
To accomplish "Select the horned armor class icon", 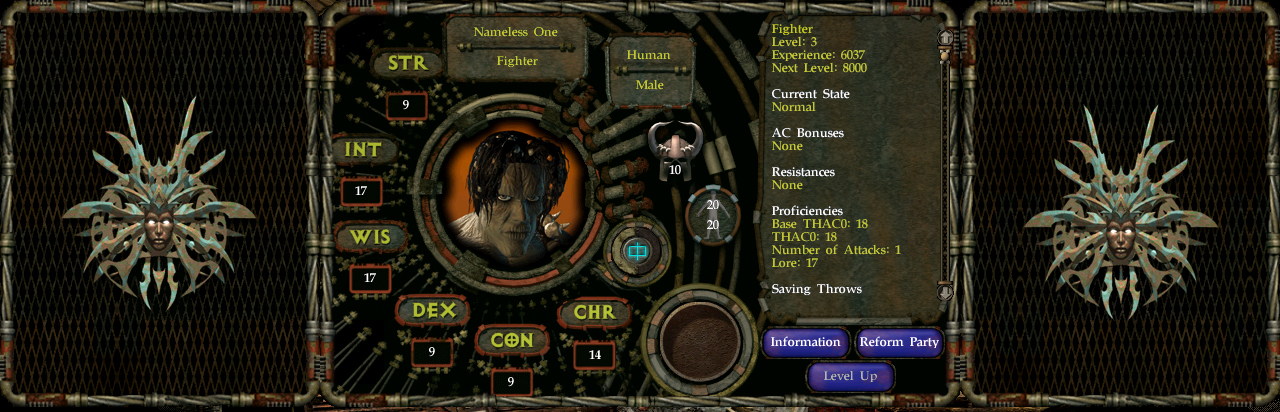I will pos(674,143).
